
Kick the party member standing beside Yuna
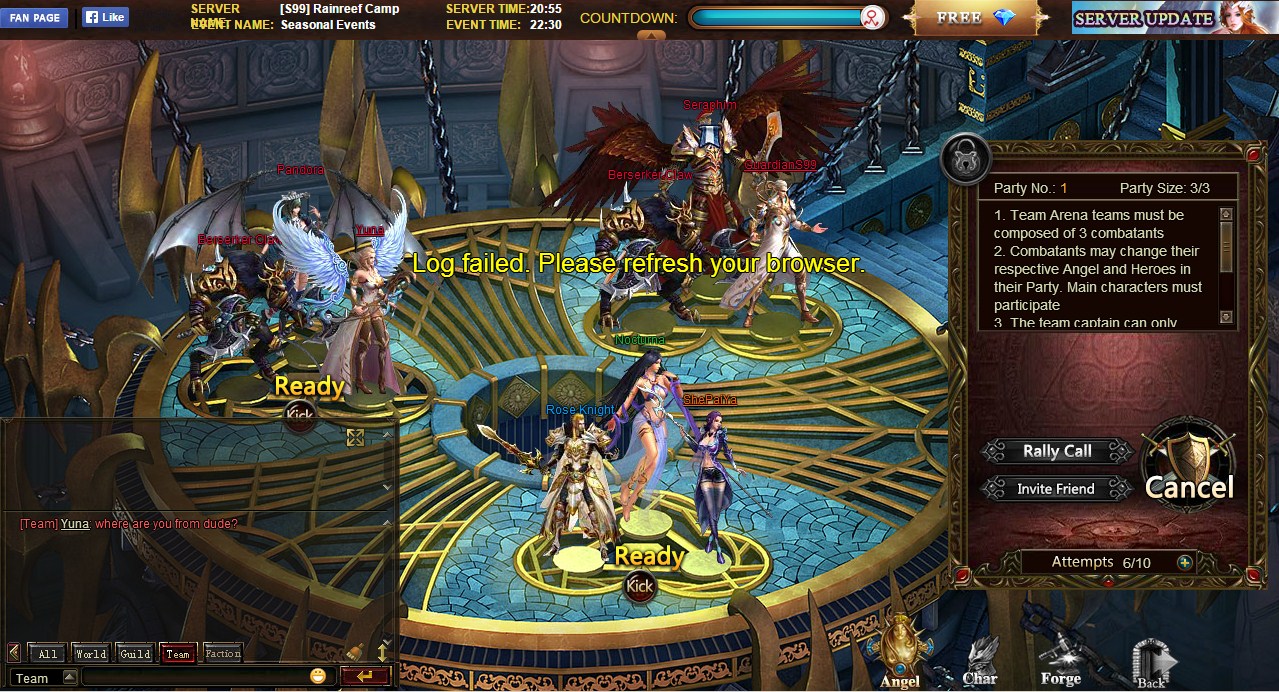299,414
